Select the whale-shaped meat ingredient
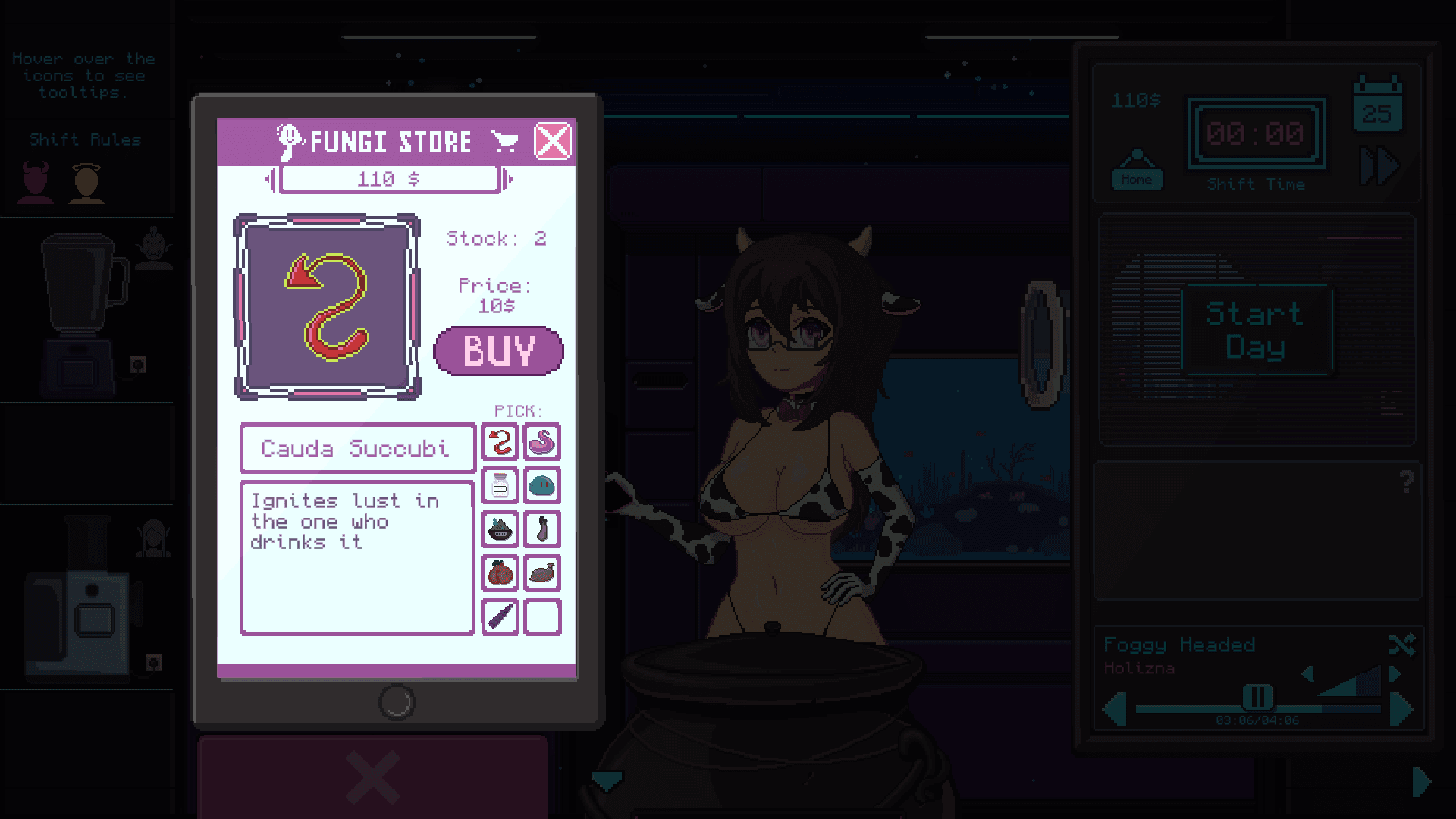Image resolution: width=1456 pixels, height=819 pixels. coord(542,573)
